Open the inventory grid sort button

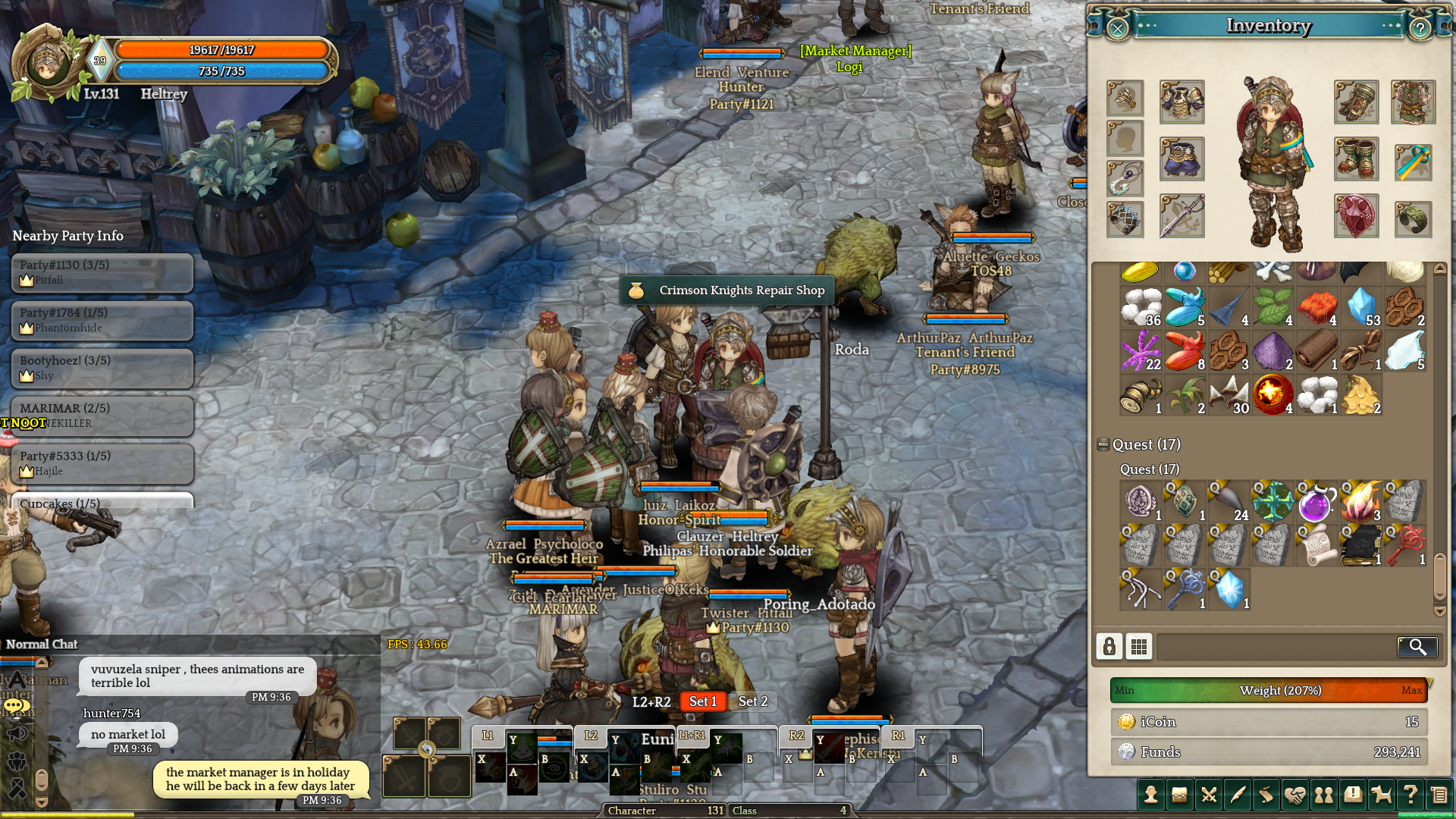coord(1138,646)
